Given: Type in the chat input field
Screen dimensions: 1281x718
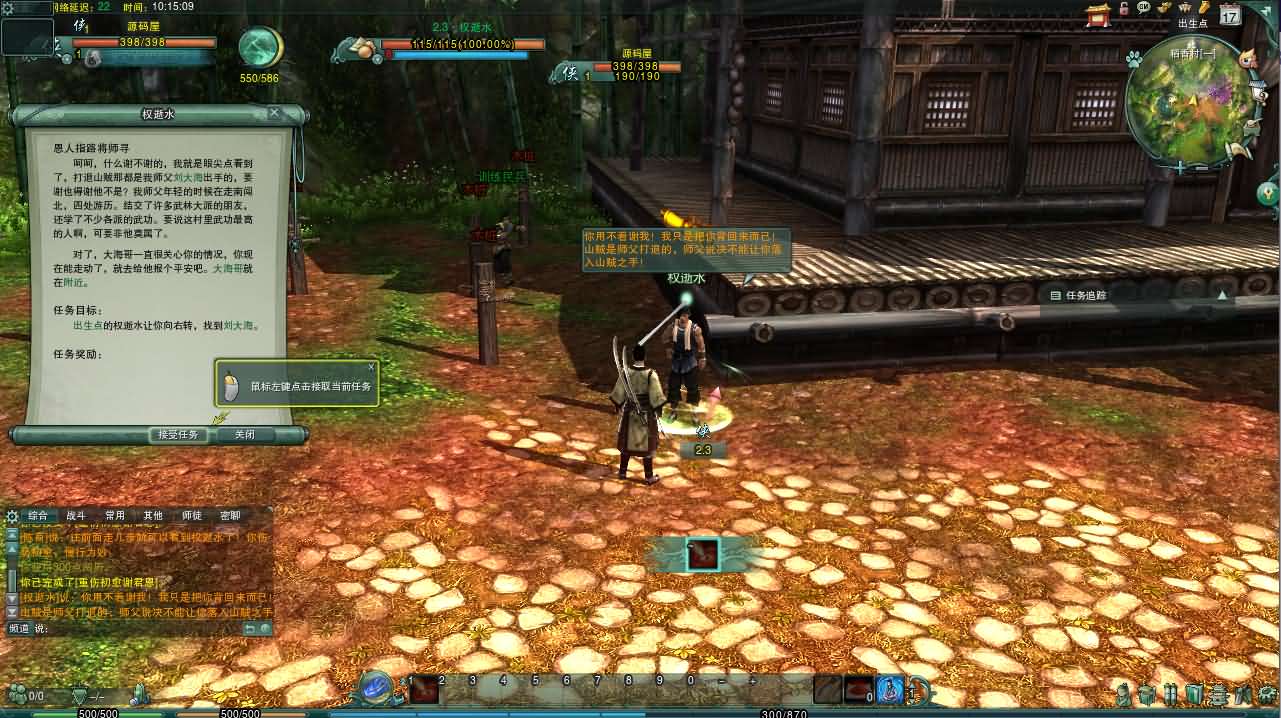Looking at the screenshot, I should [x=140, y=628].
